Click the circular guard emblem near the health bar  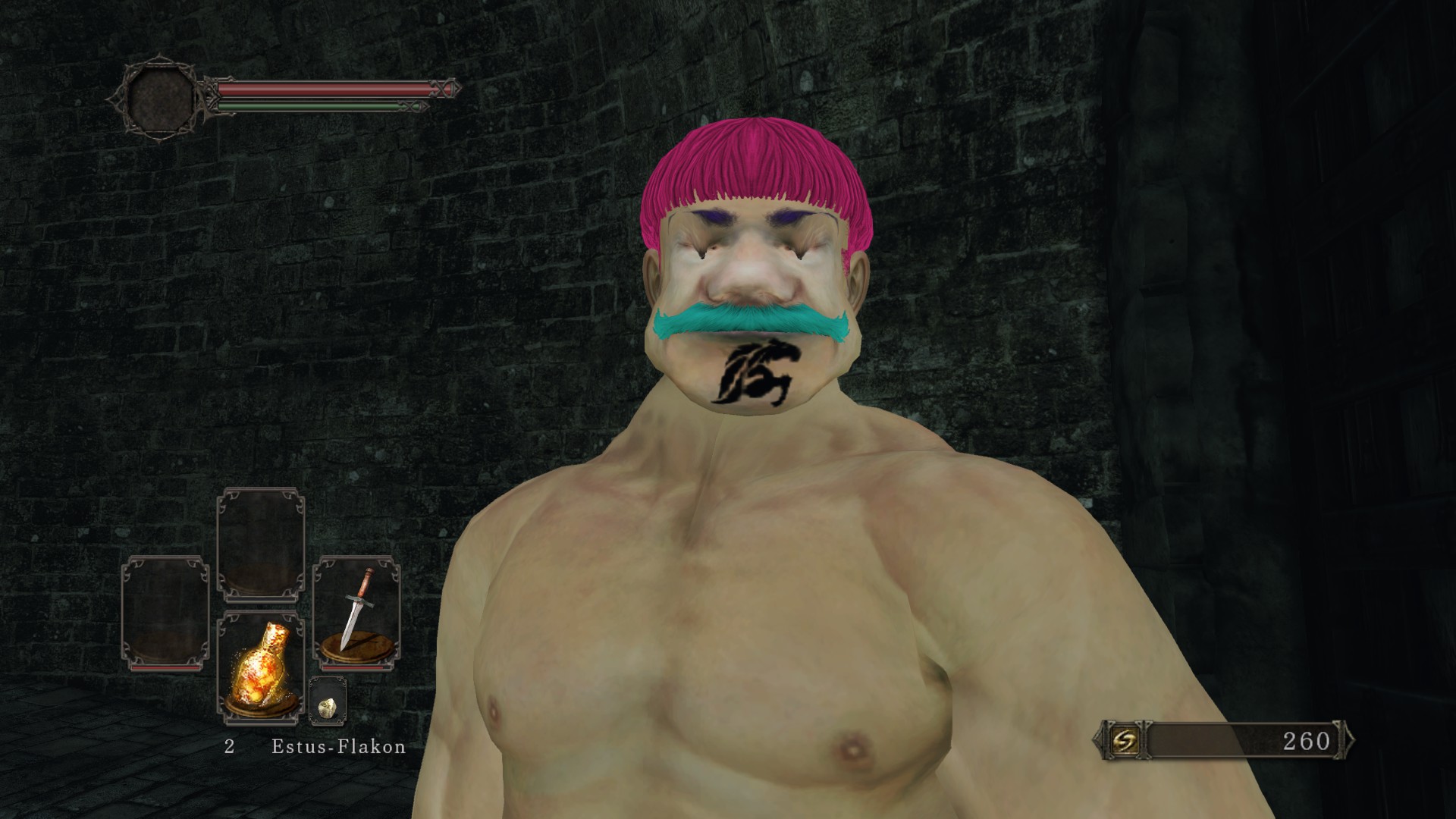161,95
